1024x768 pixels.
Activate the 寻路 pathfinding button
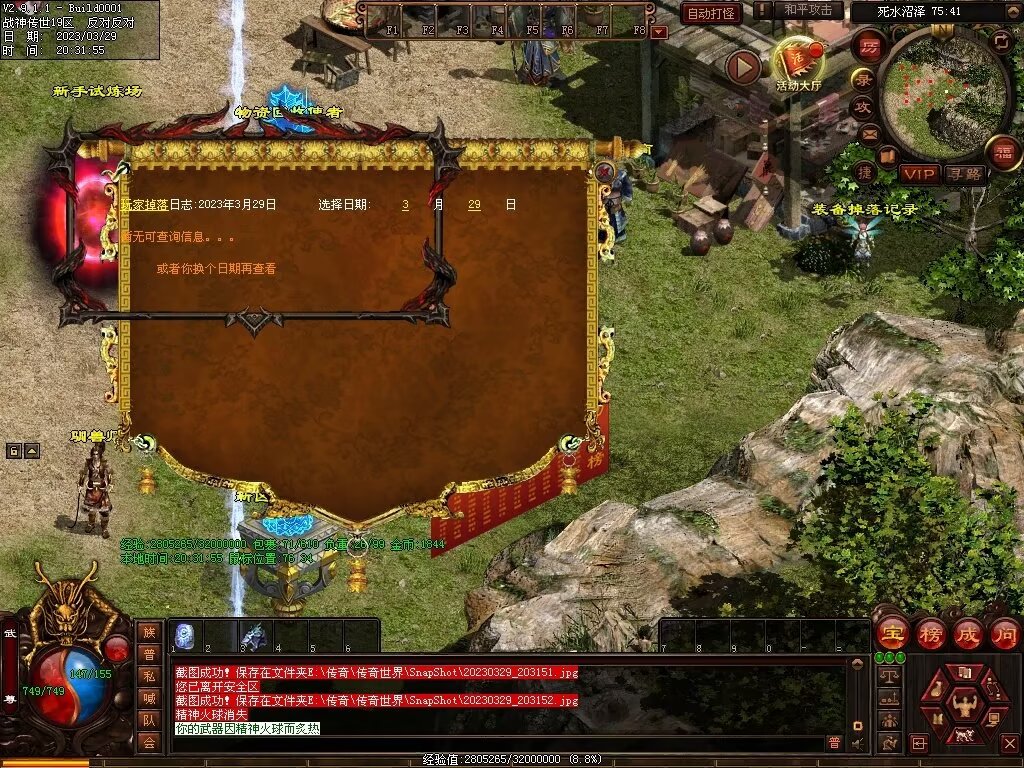pos(965,174)
